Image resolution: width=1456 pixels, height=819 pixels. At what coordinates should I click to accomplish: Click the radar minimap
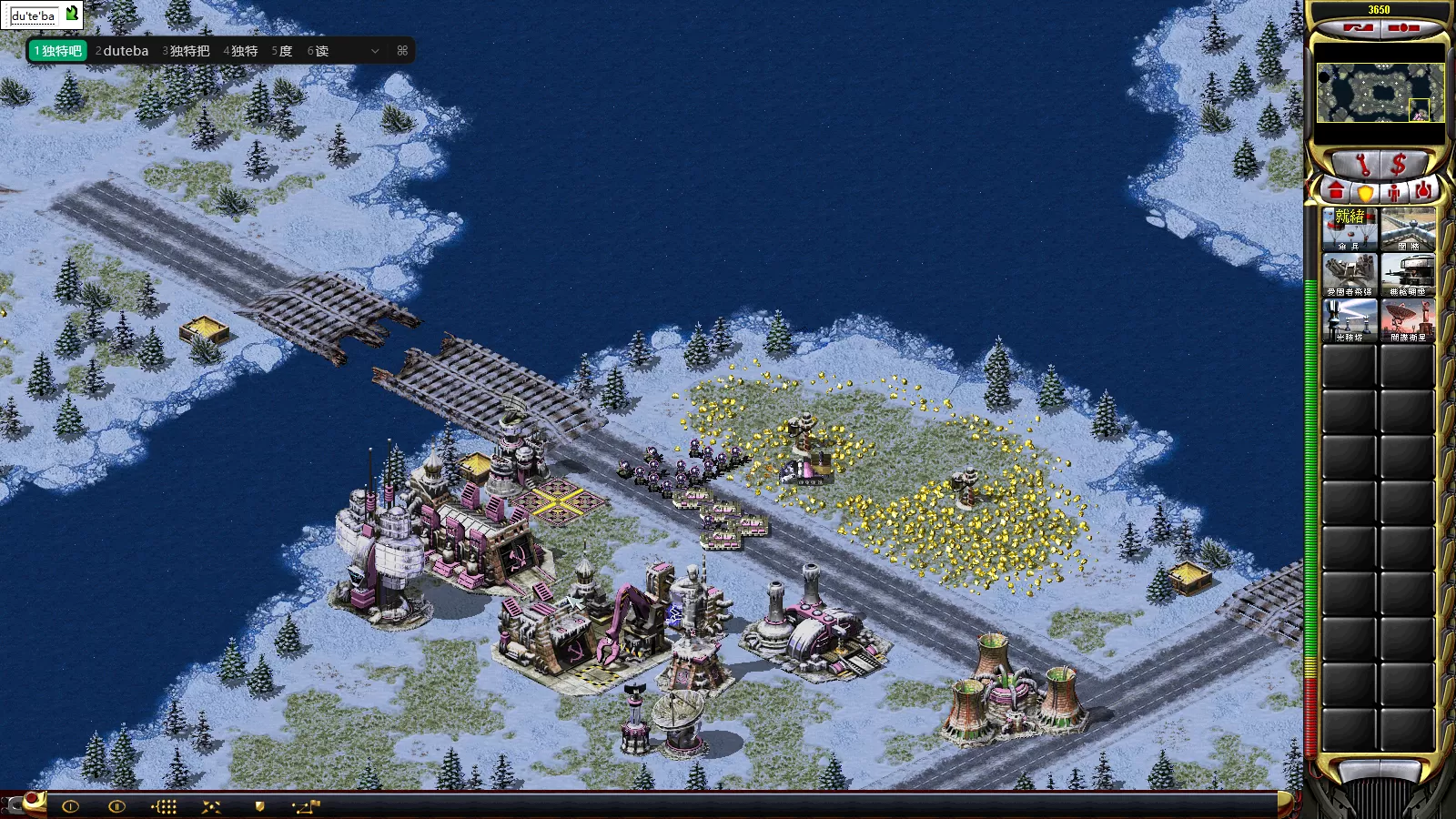point(1380,93)
